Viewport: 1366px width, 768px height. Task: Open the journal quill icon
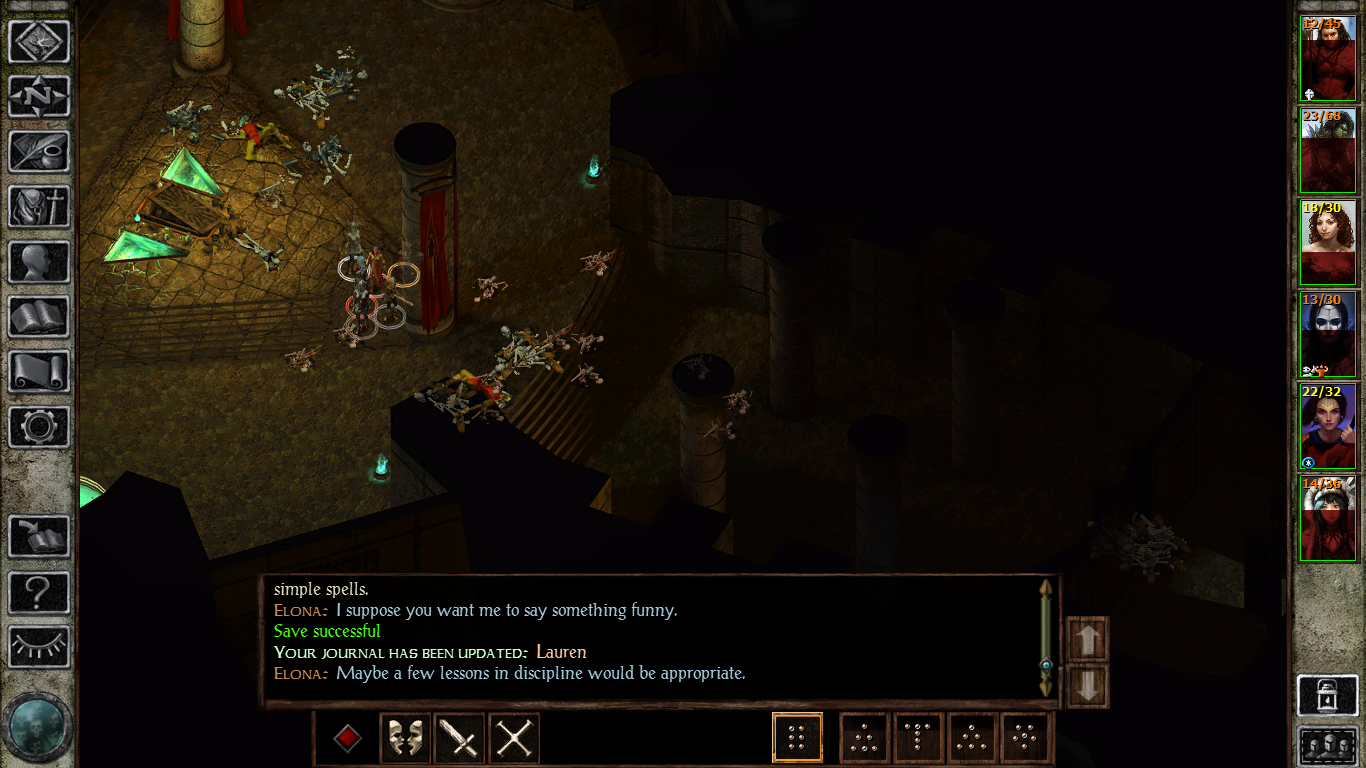click(40, 152)
